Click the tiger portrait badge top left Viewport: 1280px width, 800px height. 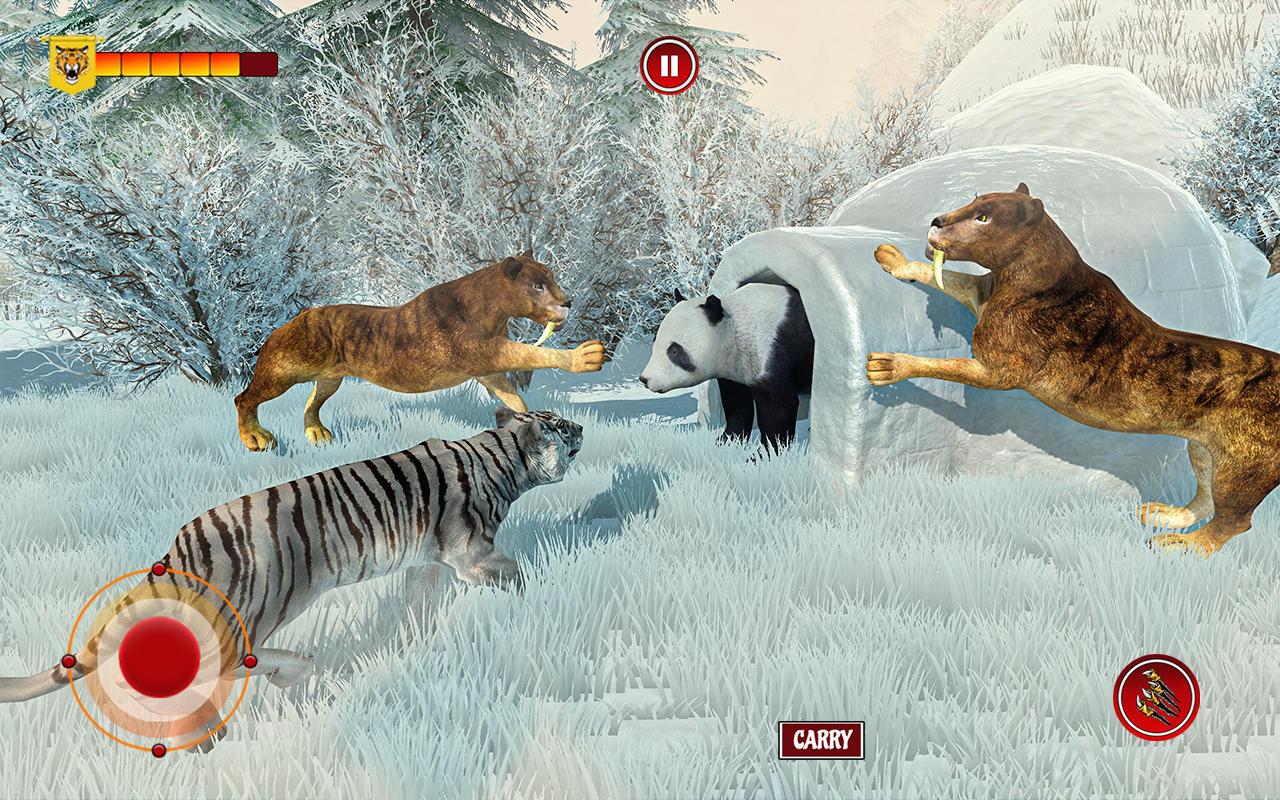[x=72, y=62]
